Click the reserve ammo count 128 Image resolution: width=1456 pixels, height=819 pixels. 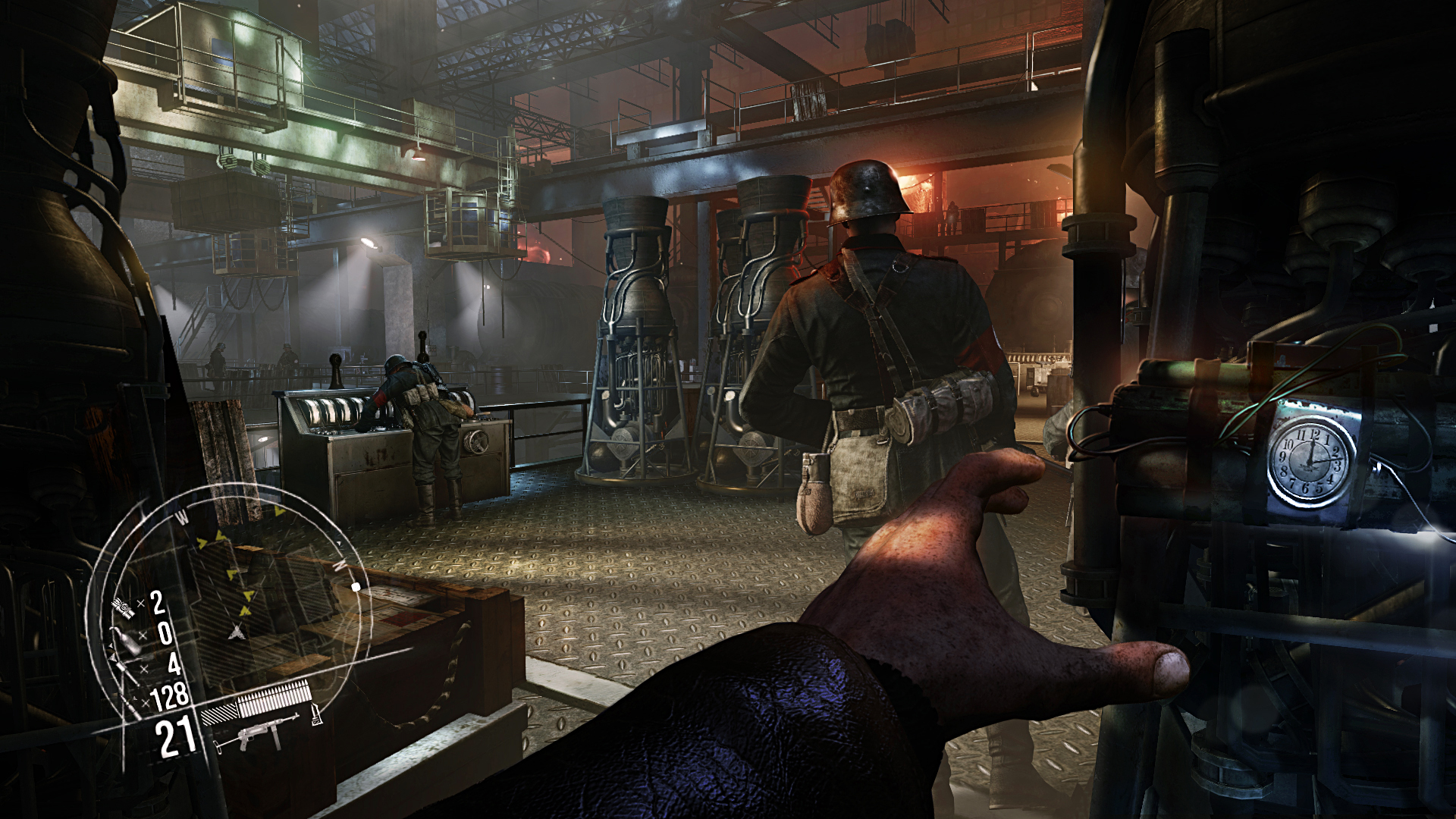(x=169, y=695)
